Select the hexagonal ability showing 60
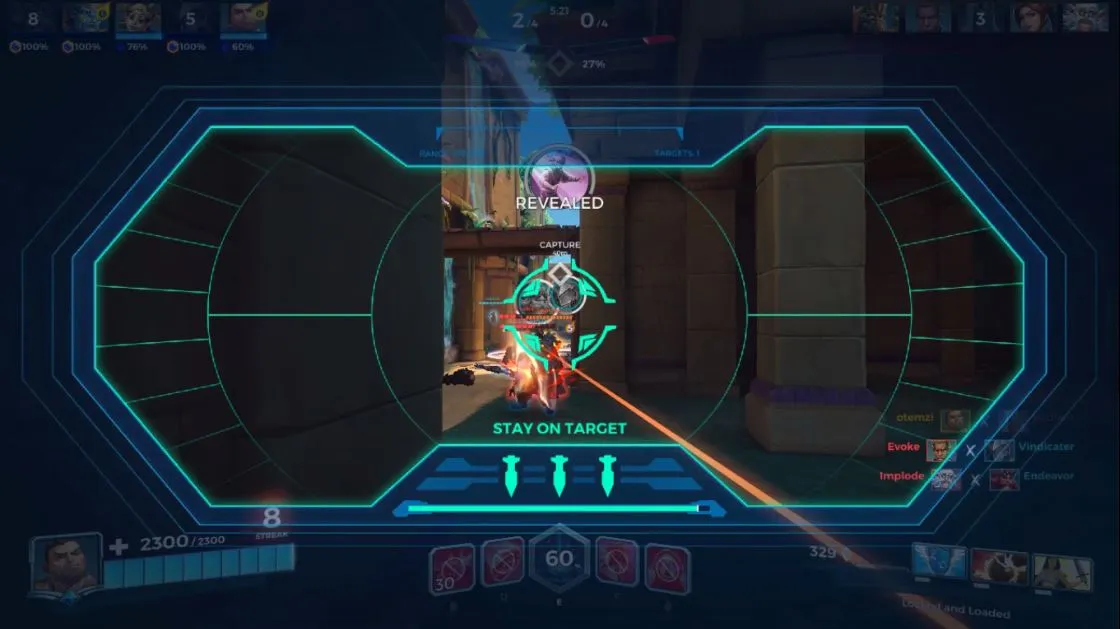Image resolution: width=1120 pixels, height=629 pixels. tap(559, 561)
